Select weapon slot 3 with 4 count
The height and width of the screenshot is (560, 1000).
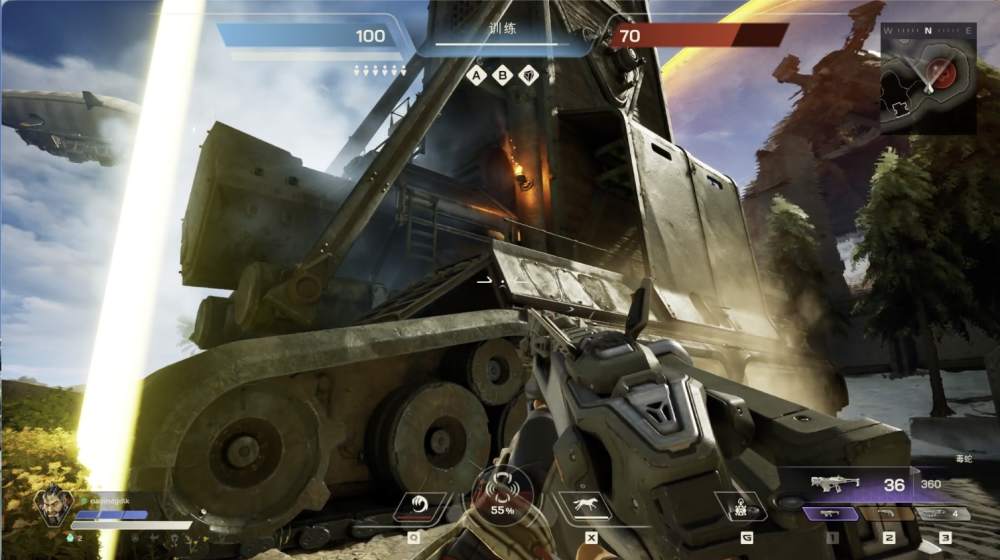[943, 514]
